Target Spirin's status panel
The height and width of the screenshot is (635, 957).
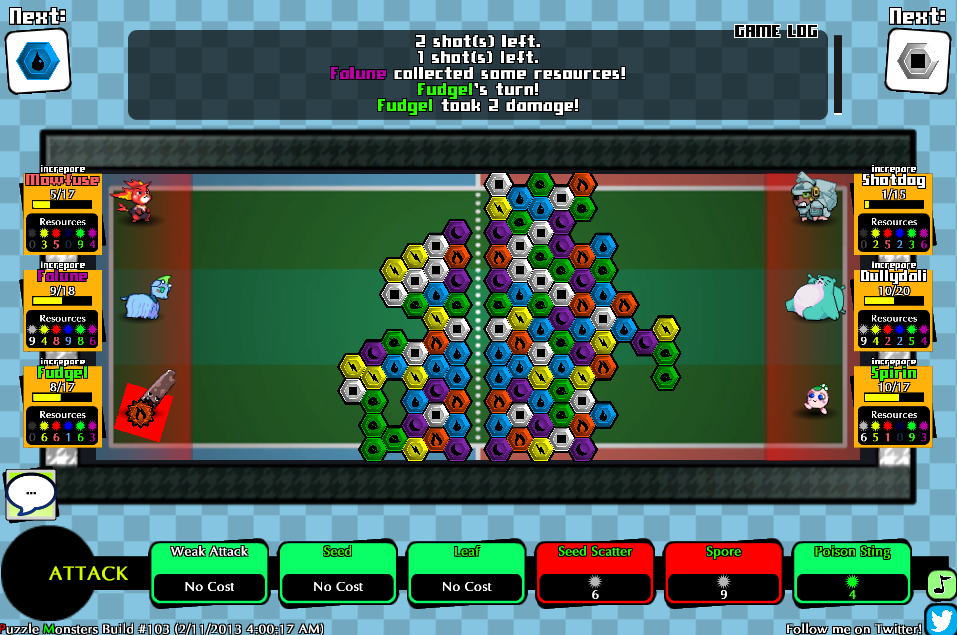[x=893, y=405]
